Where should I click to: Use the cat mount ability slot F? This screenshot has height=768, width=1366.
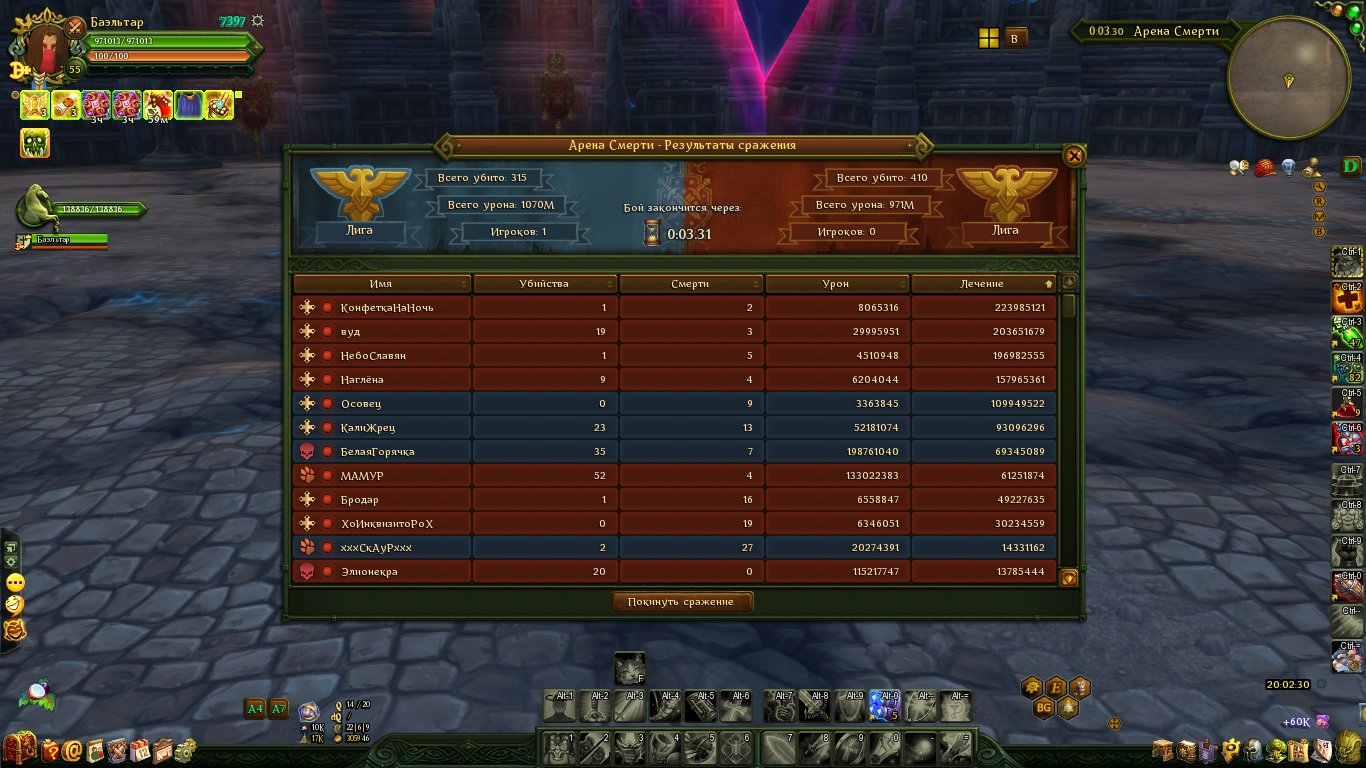(629, 668)
